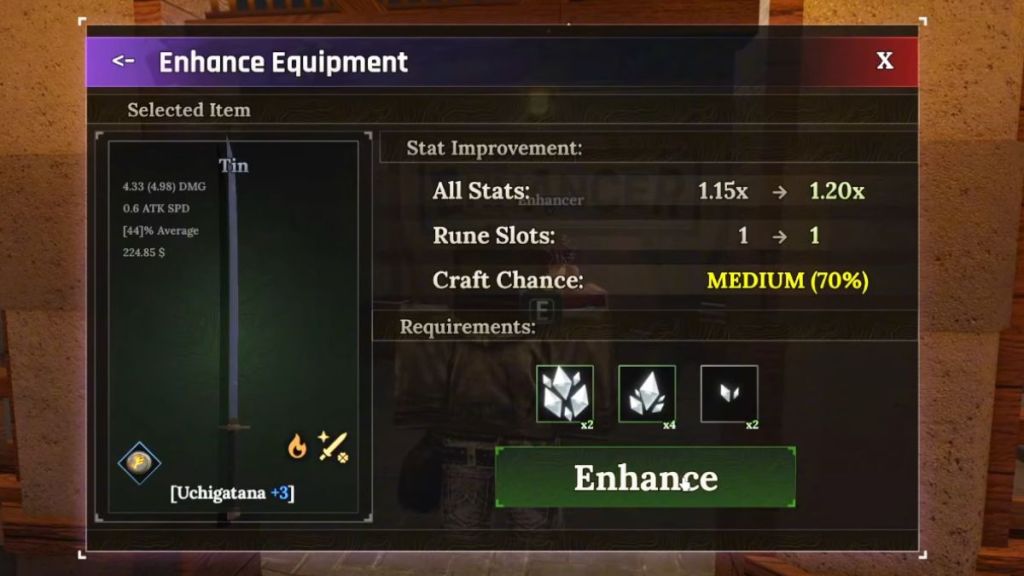Select the medium crystal requirement x4

pos(647,394)
